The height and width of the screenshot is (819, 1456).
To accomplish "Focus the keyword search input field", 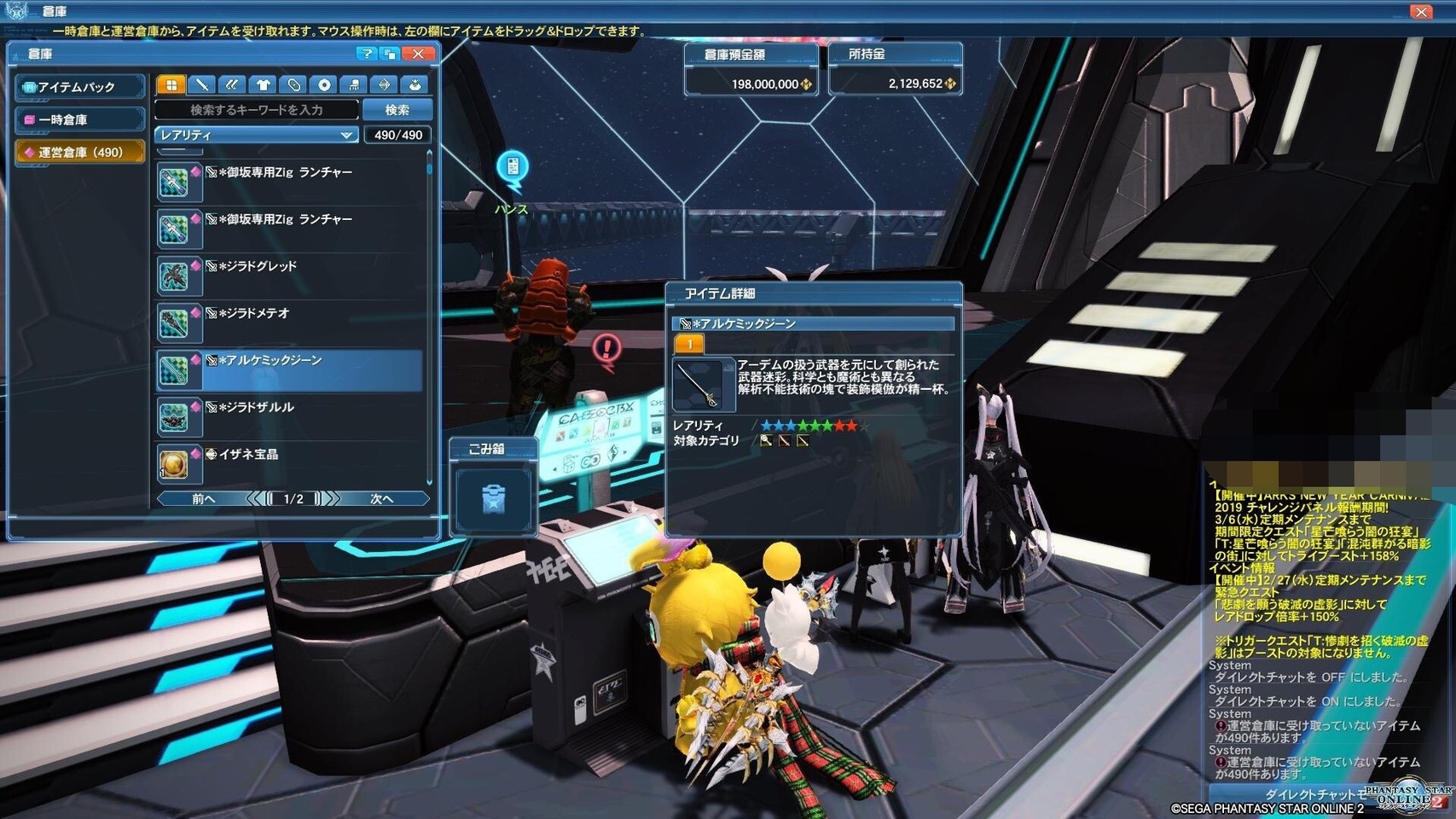I will point(257,110).
